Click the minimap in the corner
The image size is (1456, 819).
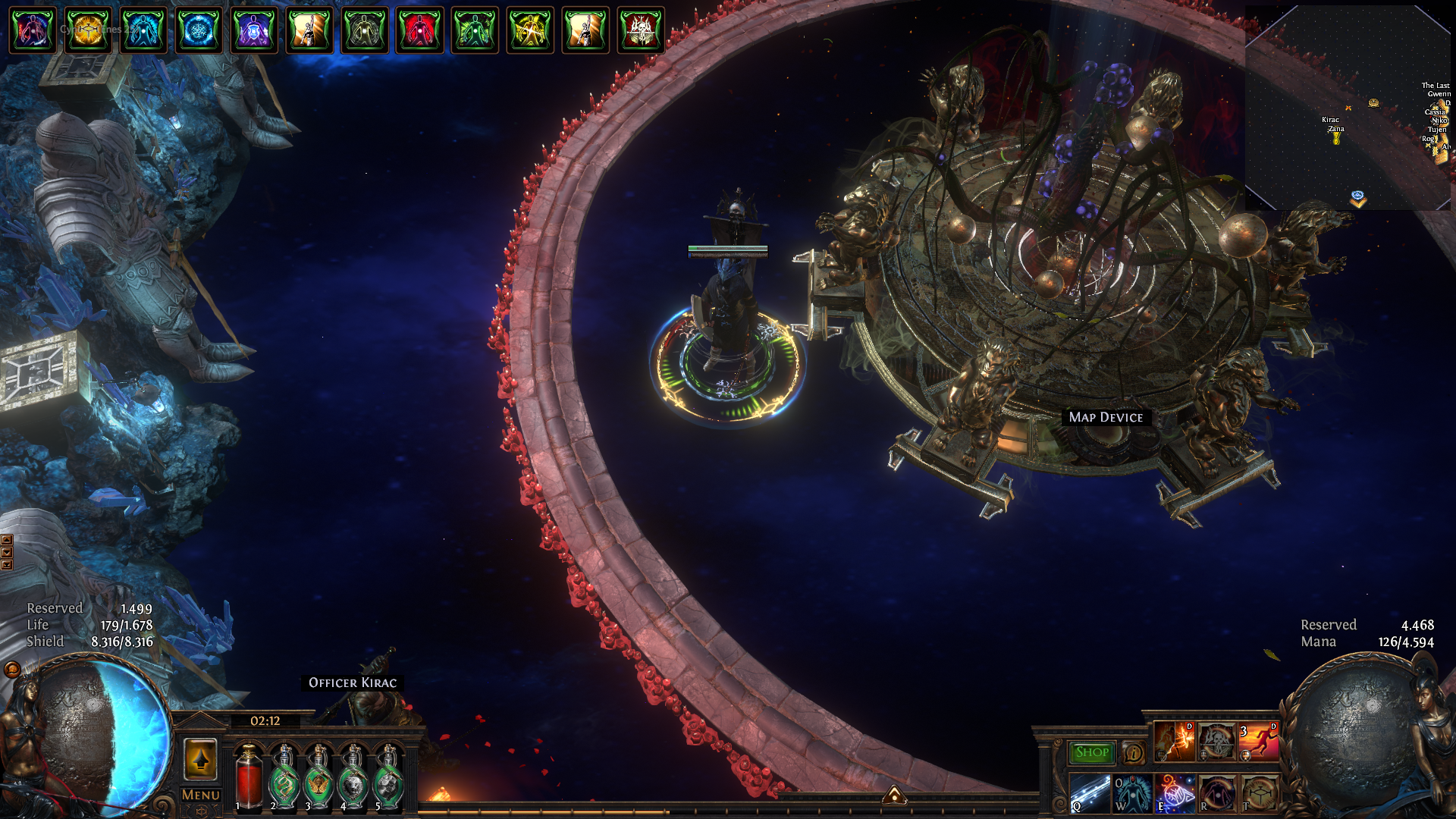click(1348, 108)
